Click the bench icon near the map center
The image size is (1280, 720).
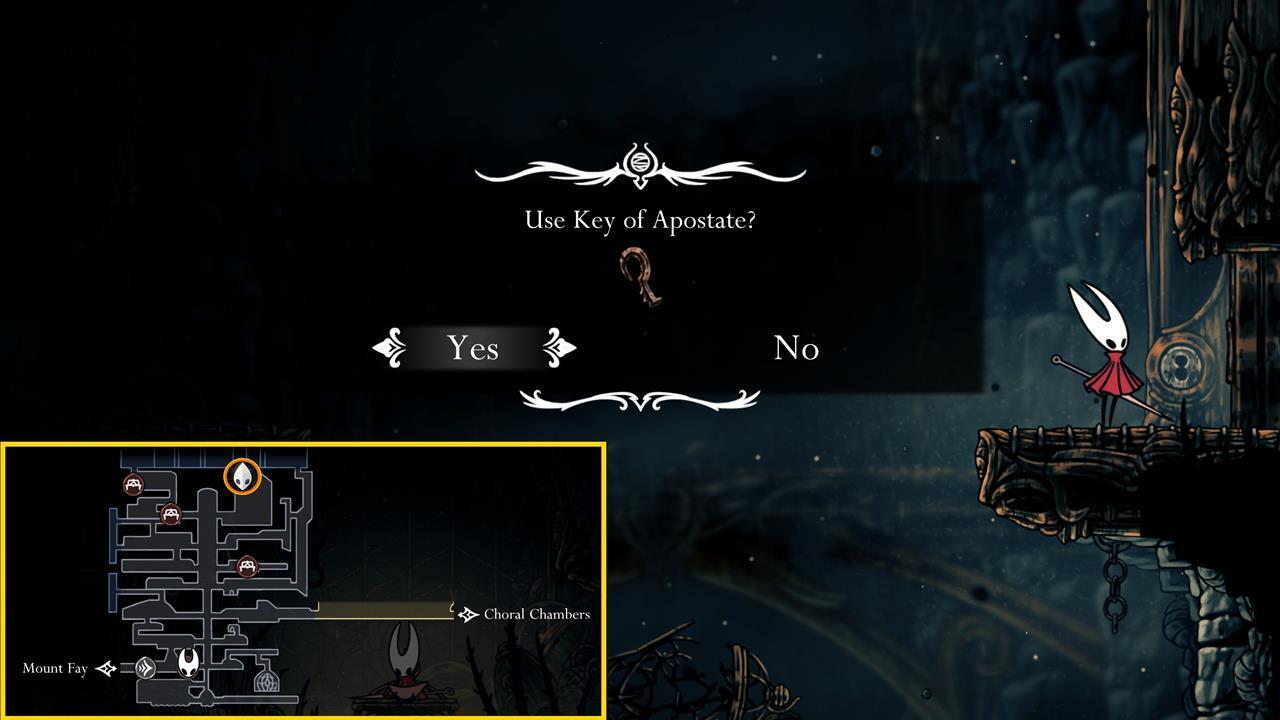247,566
